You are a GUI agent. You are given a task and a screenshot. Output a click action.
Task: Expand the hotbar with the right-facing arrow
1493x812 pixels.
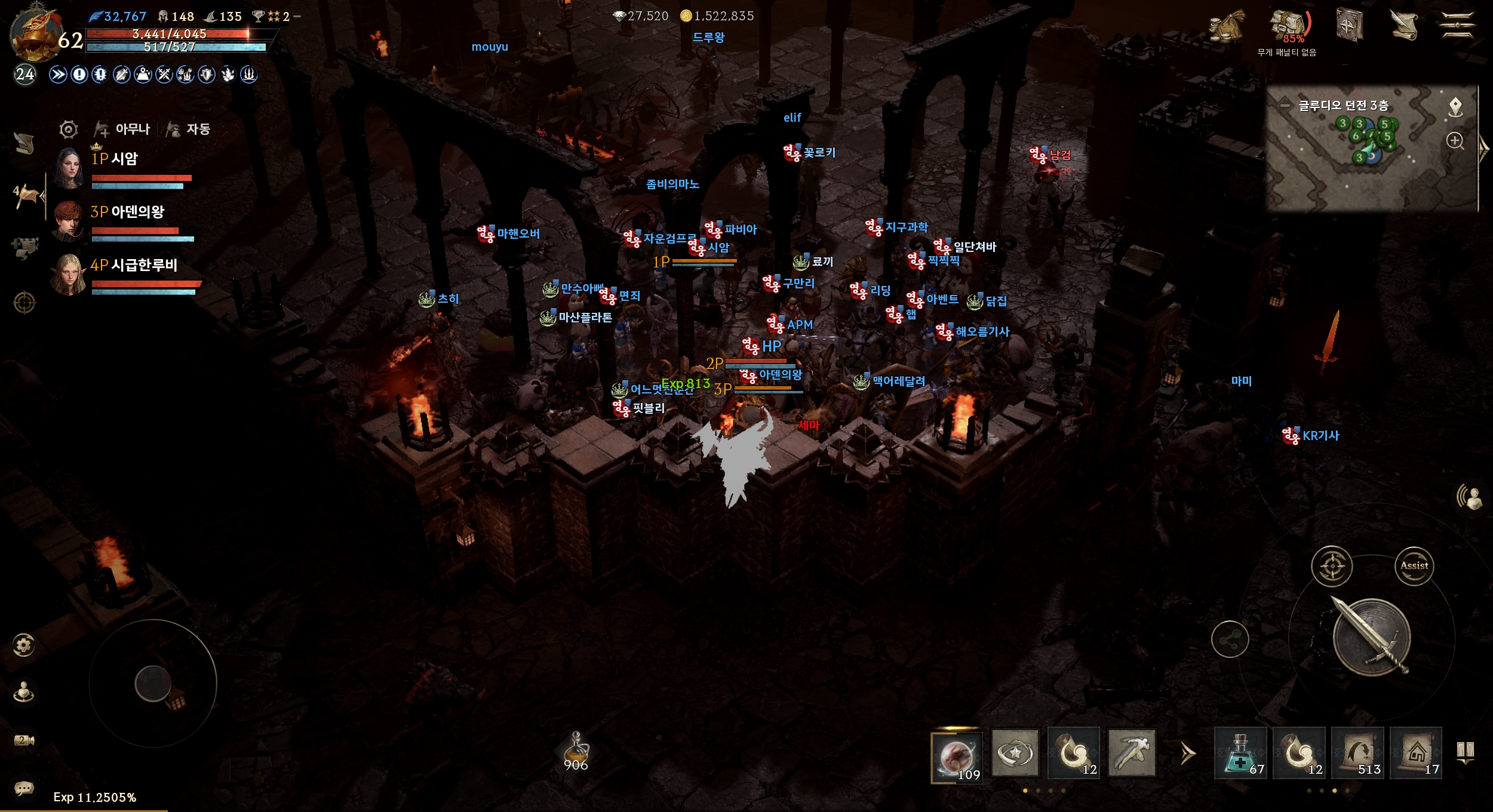(x=1185, y=753)
